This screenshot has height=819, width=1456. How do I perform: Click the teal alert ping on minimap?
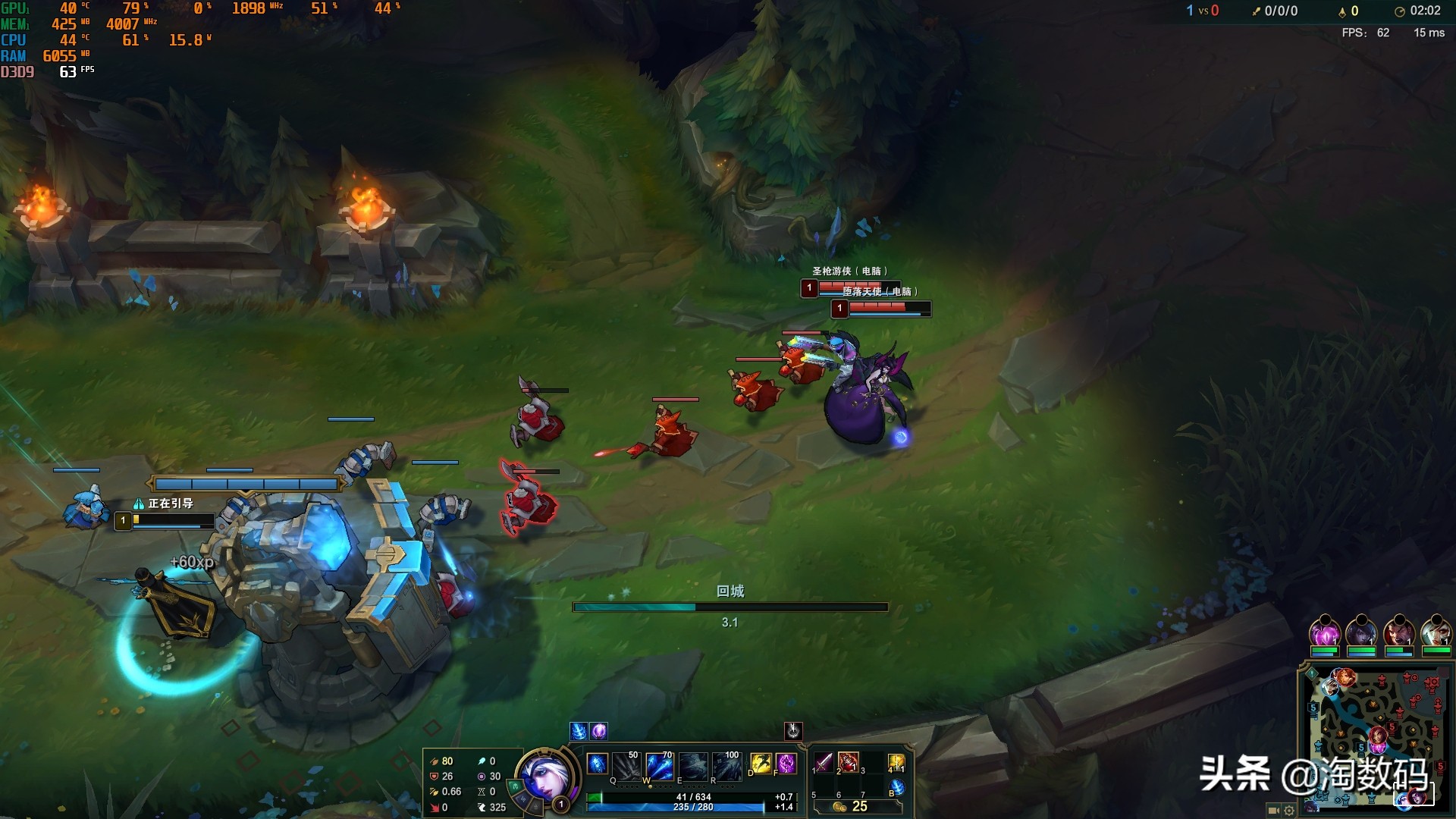pos(1311,673)
